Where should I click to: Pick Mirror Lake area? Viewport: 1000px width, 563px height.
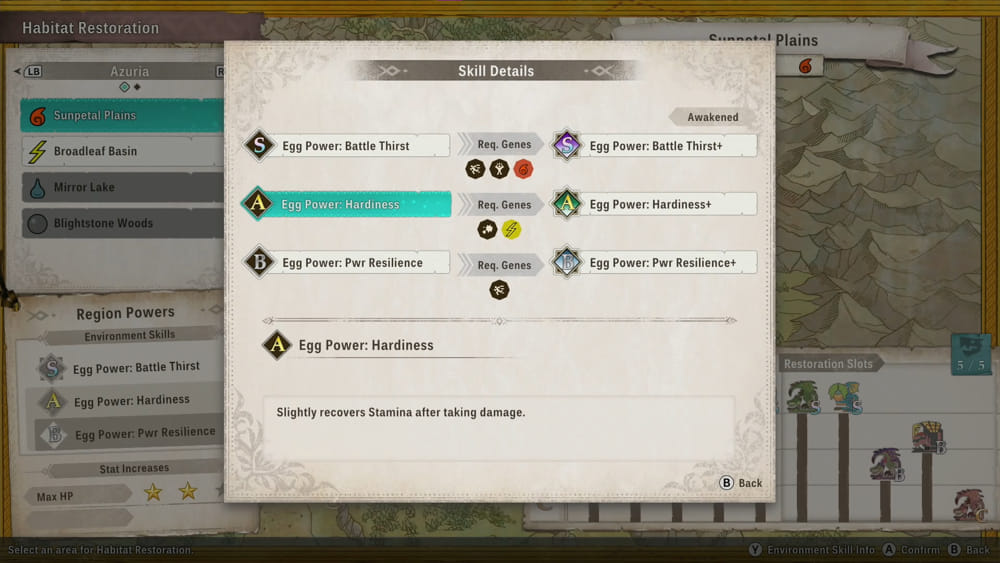[x=120, y=187]
